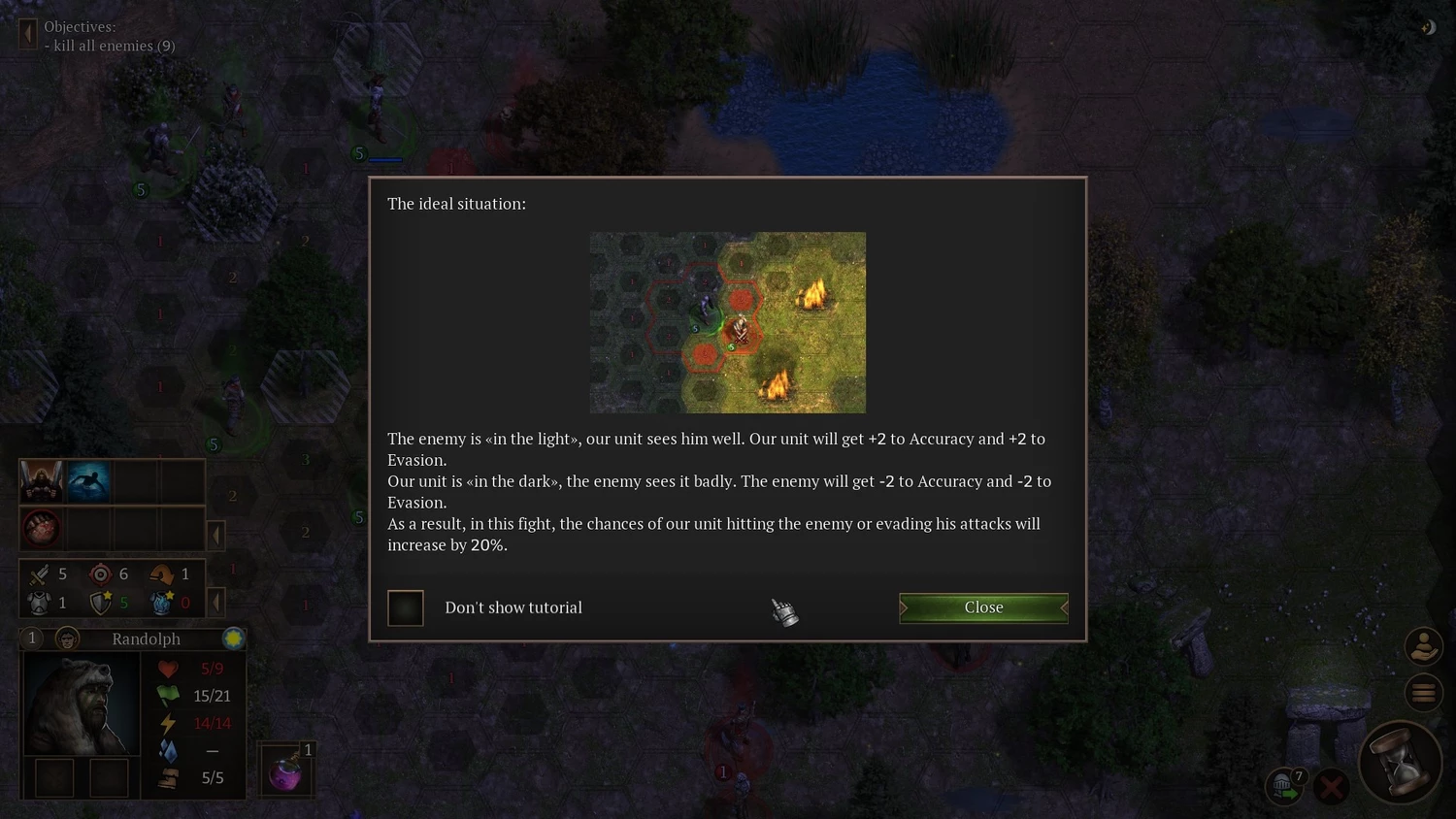Open the character sheet icon
The image size is (1456, 819).
[x=1423, y=646]
